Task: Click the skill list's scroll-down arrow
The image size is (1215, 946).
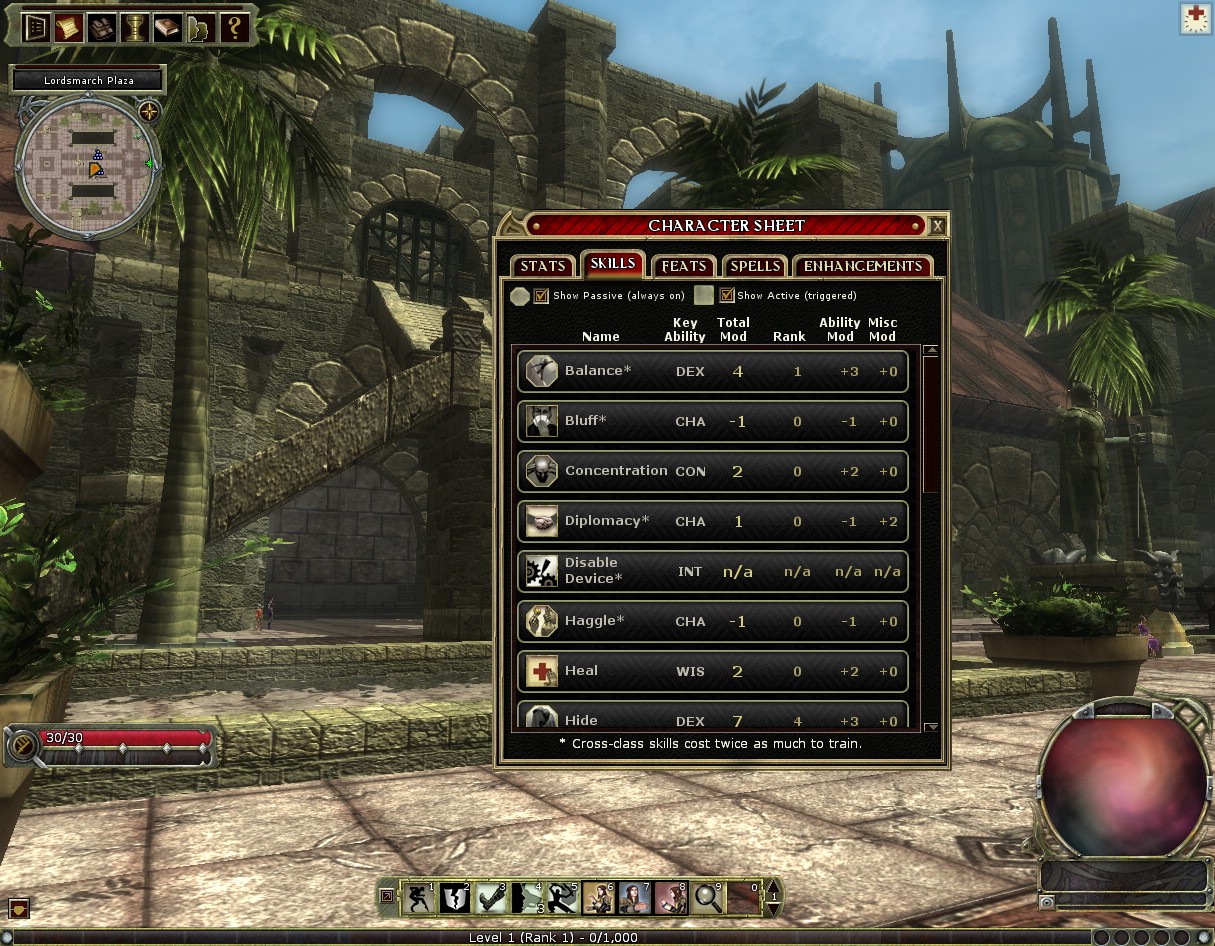Action: point(931,727)
